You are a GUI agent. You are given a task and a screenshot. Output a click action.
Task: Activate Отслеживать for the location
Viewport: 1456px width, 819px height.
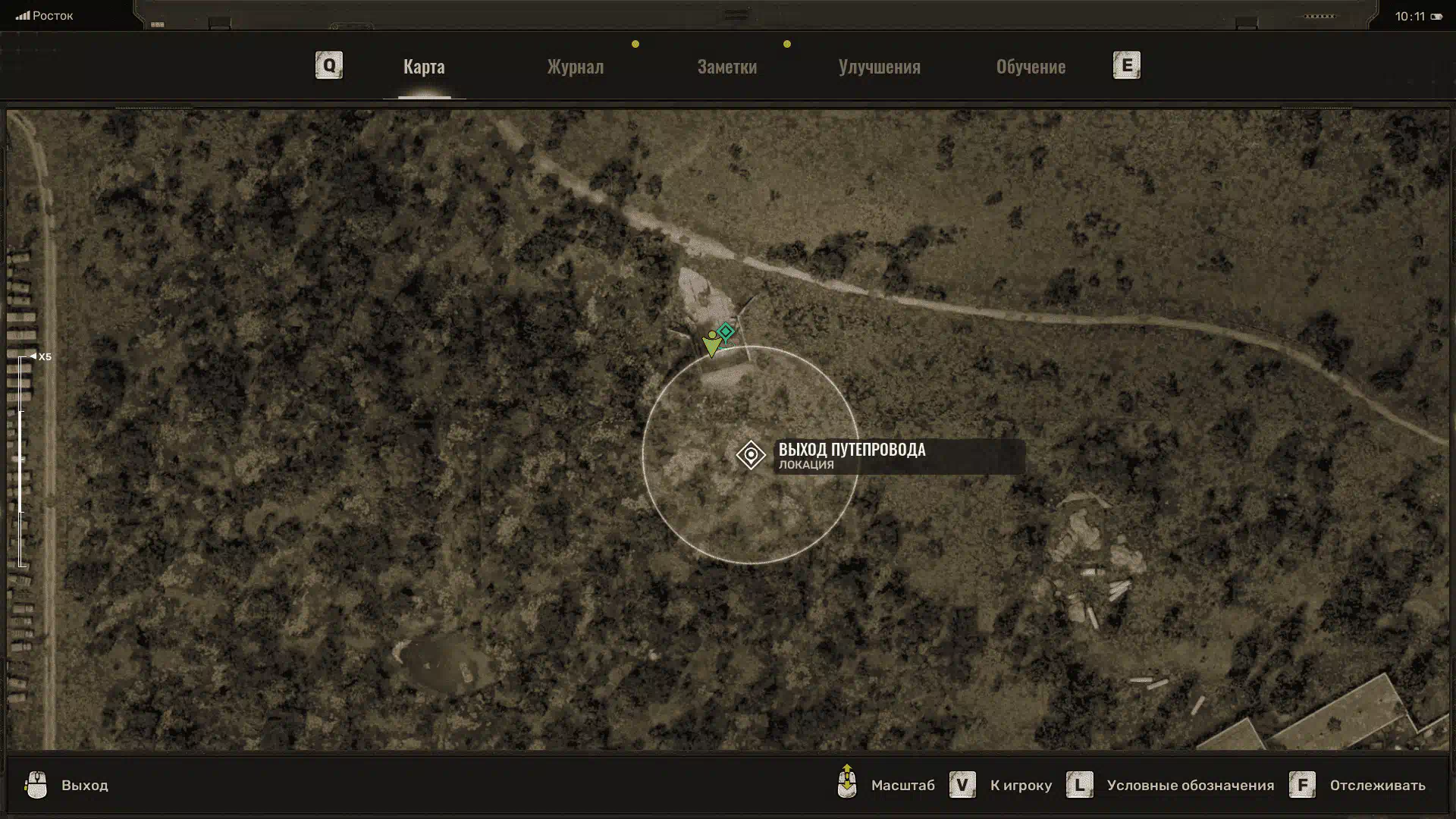tap(1376, 786)
